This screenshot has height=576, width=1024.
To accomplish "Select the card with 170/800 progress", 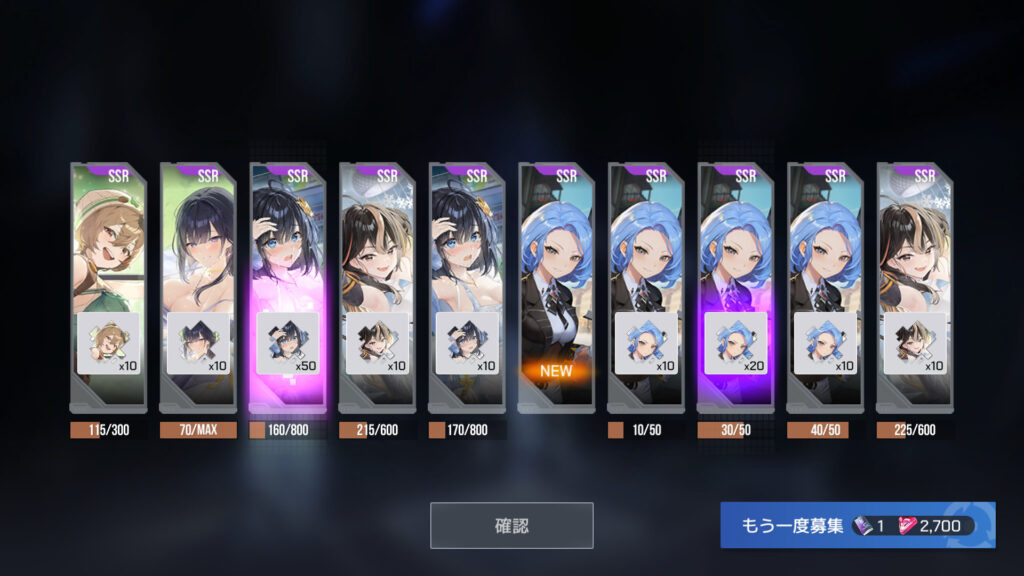I will [467, 285].
